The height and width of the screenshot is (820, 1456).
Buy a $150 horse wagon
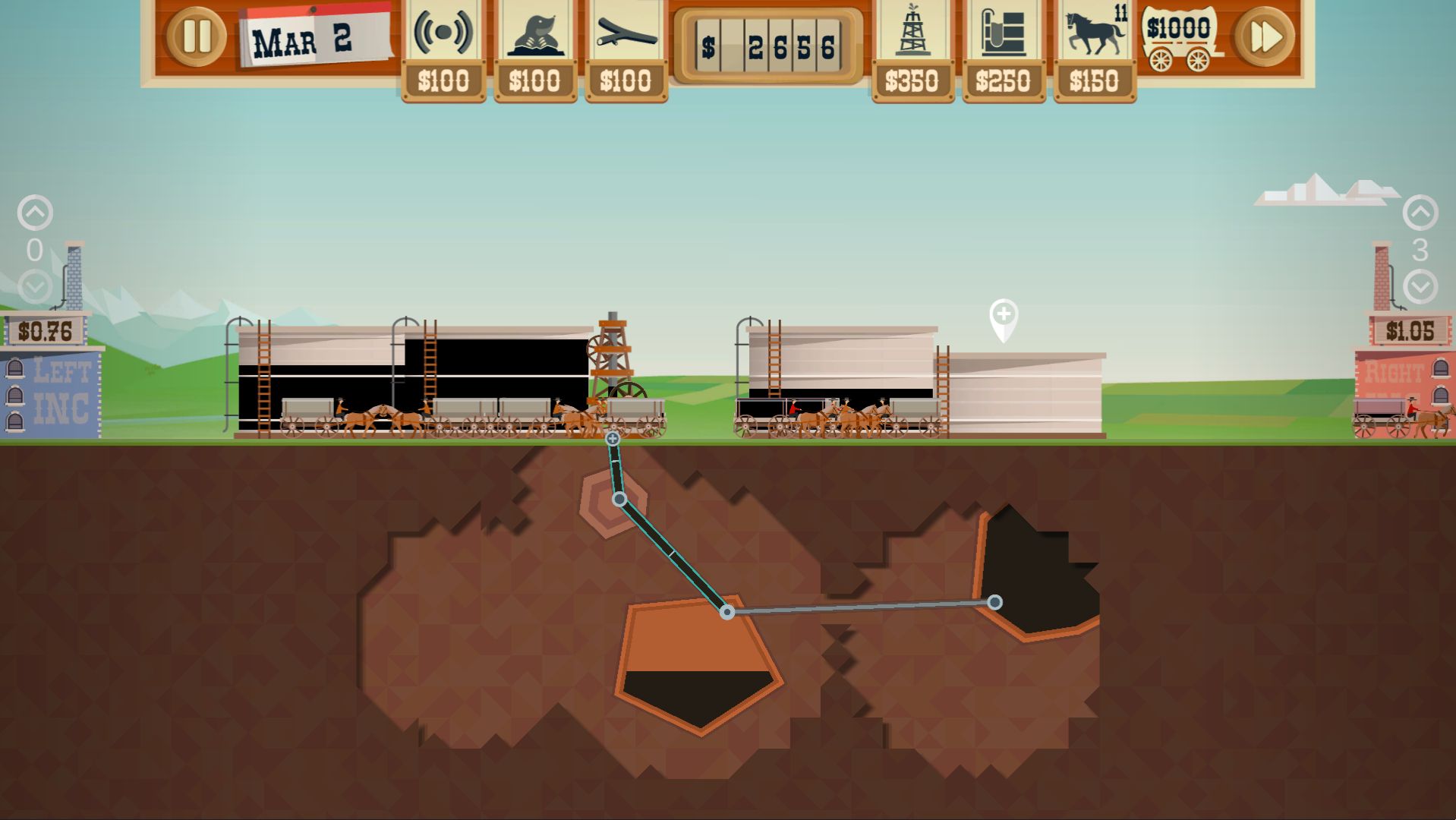pyautogui.click(x=1095, y=50)
